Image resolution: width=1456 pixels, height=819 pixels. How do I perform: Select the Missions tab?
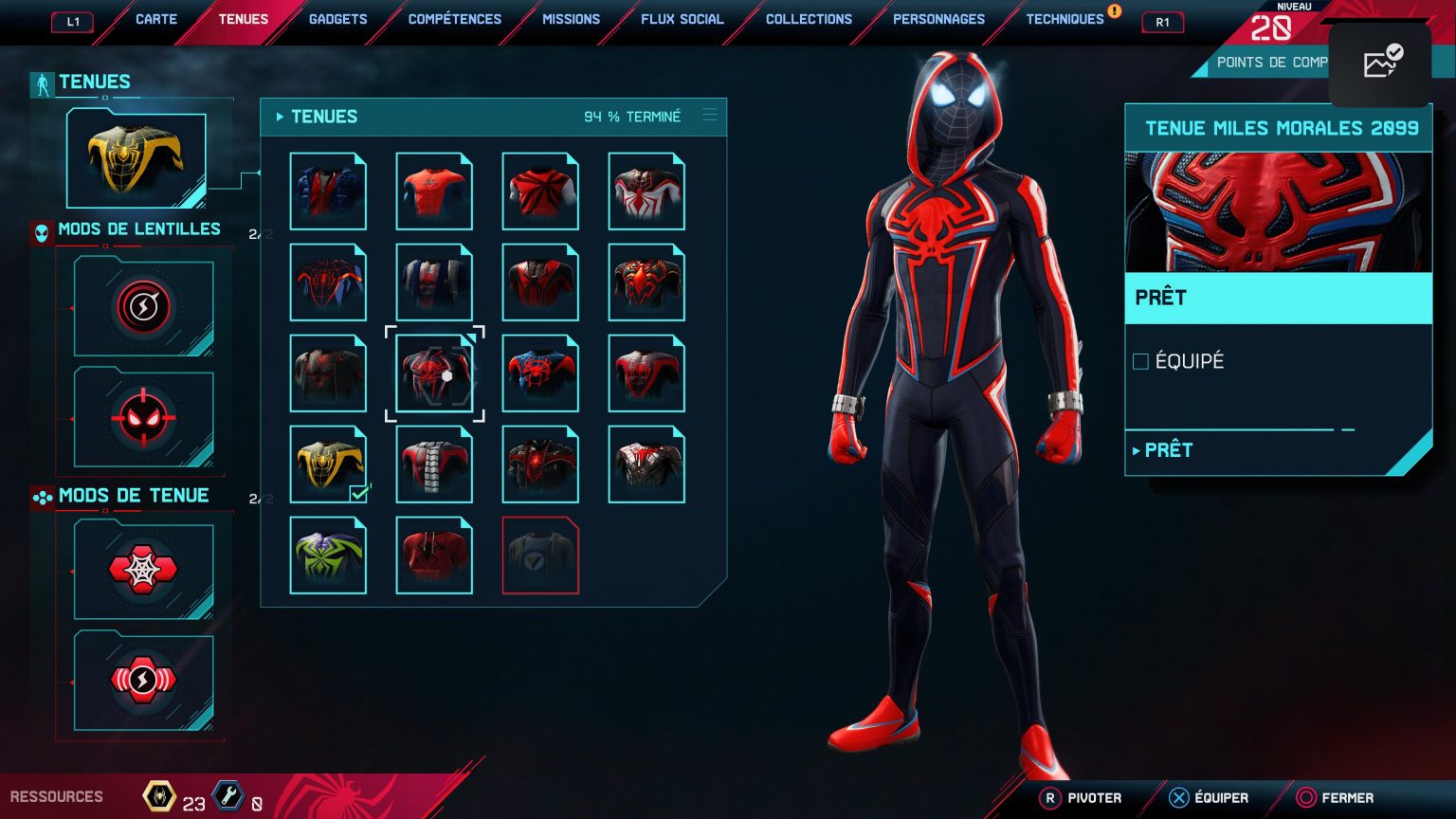[571, 19]
